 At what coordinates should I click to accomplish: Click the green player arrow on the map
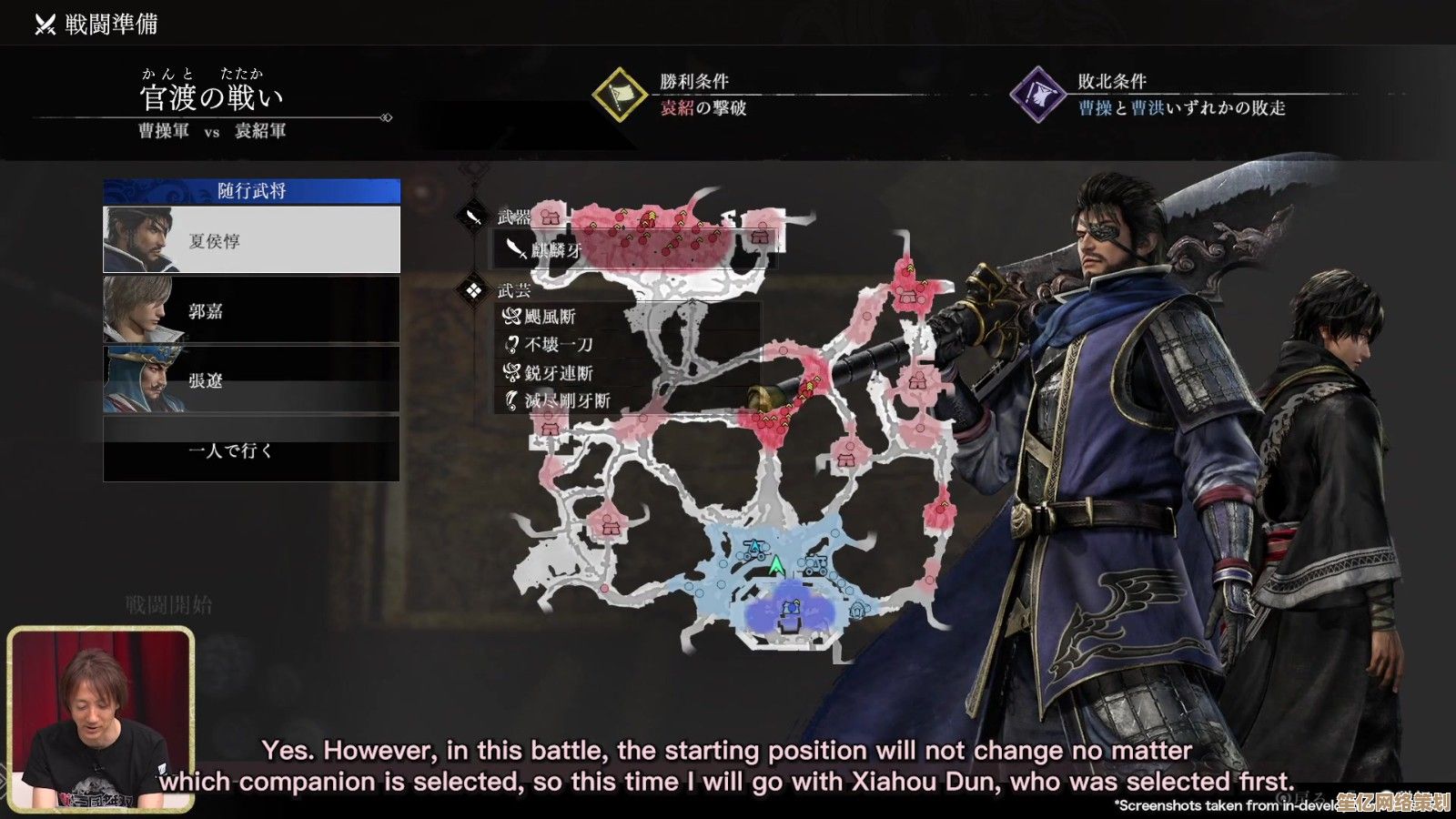776,566
